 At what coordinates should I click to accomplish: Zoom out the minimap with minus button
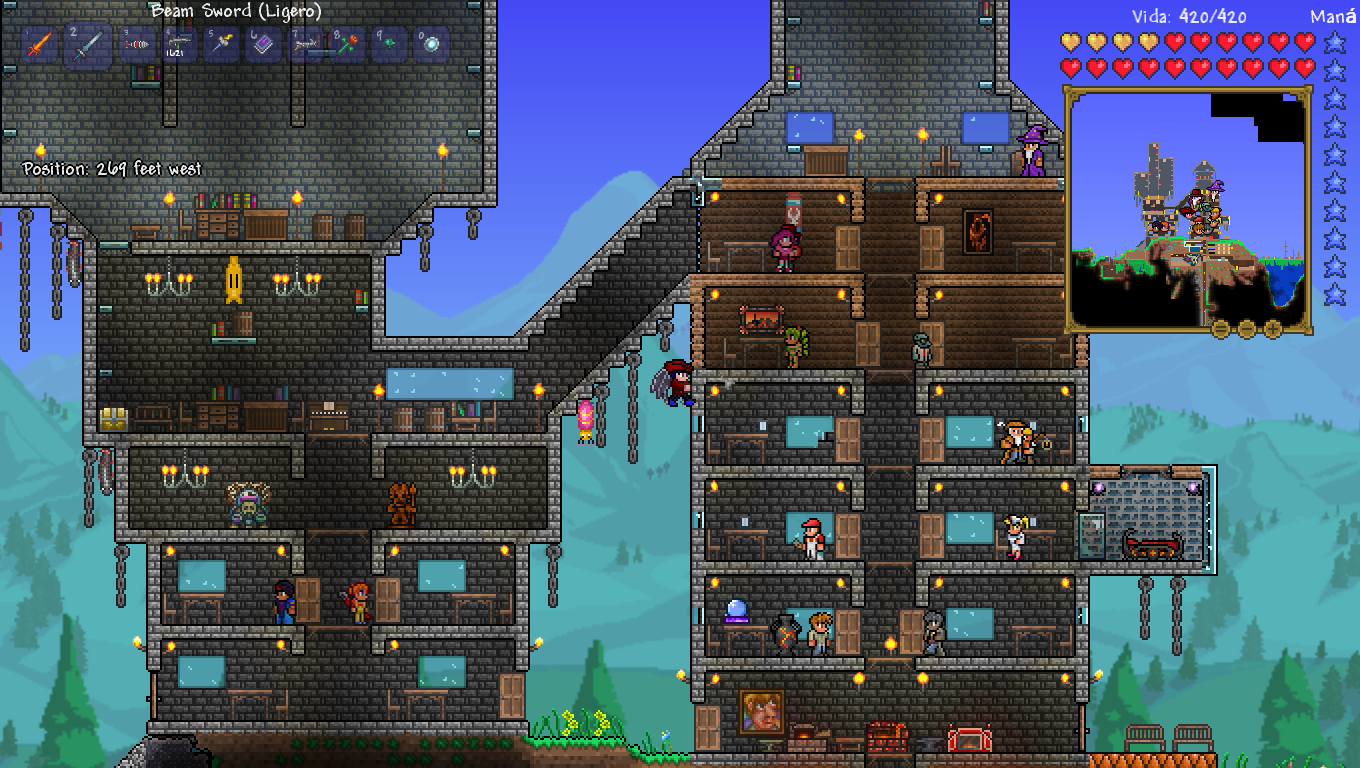tap(1247, 328)
